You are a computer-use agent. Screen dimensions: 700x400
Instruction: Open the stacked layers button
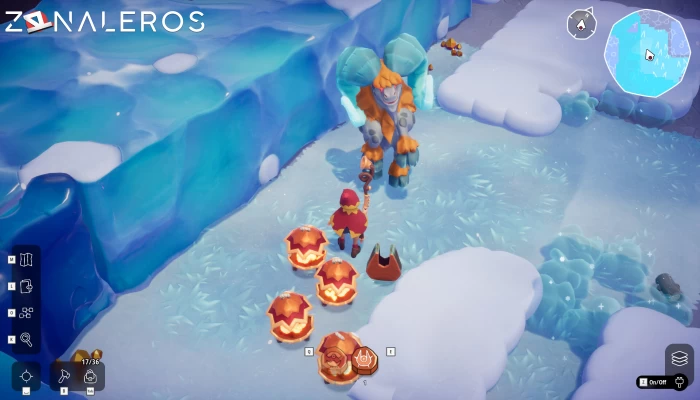tap(679, 358)
